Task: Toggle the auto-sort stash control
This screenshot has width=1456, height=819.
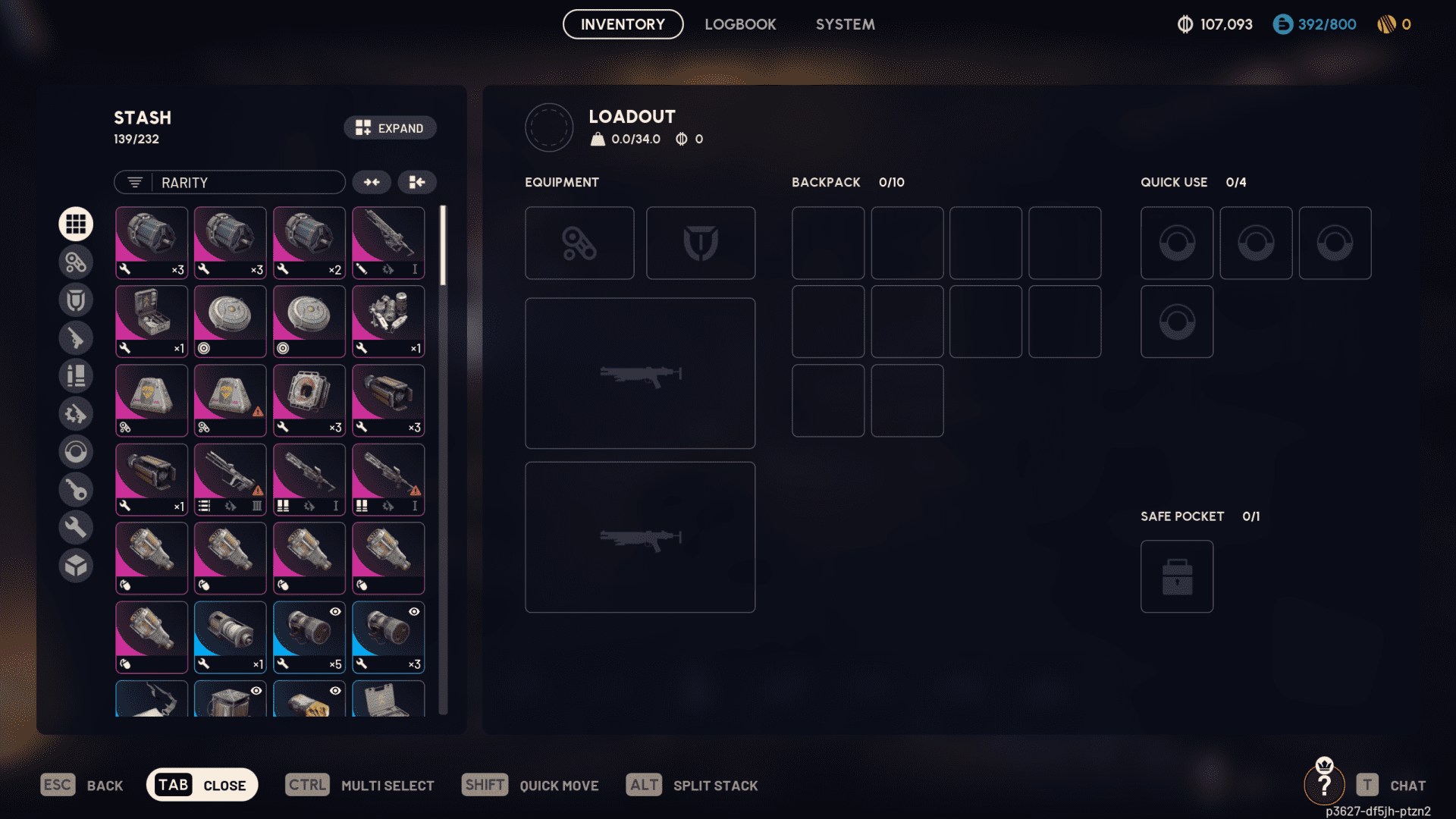Action: [x=417, y=182]
